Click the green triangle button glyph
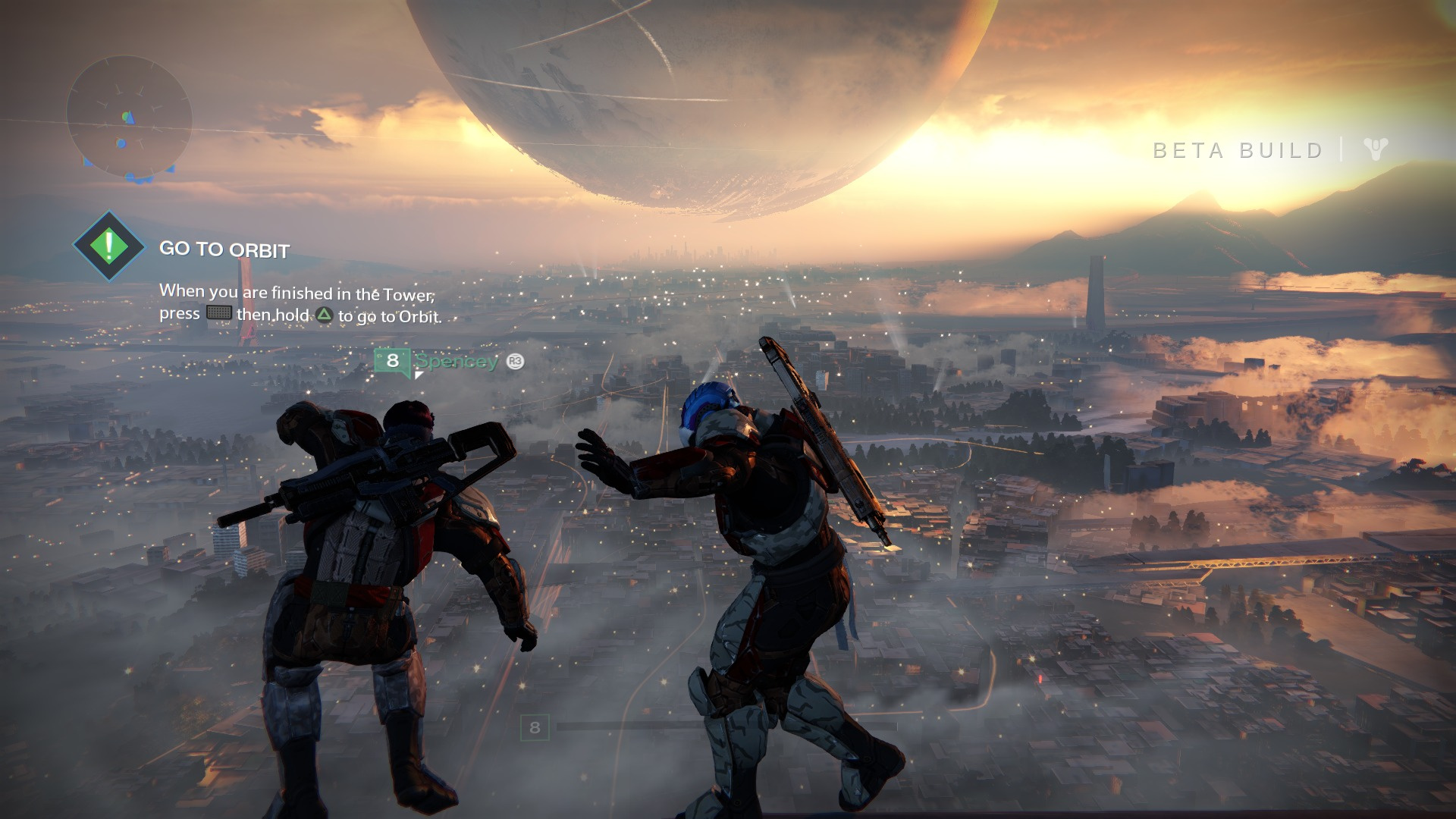The image size is (1456, 819). (x=324, y=315)
